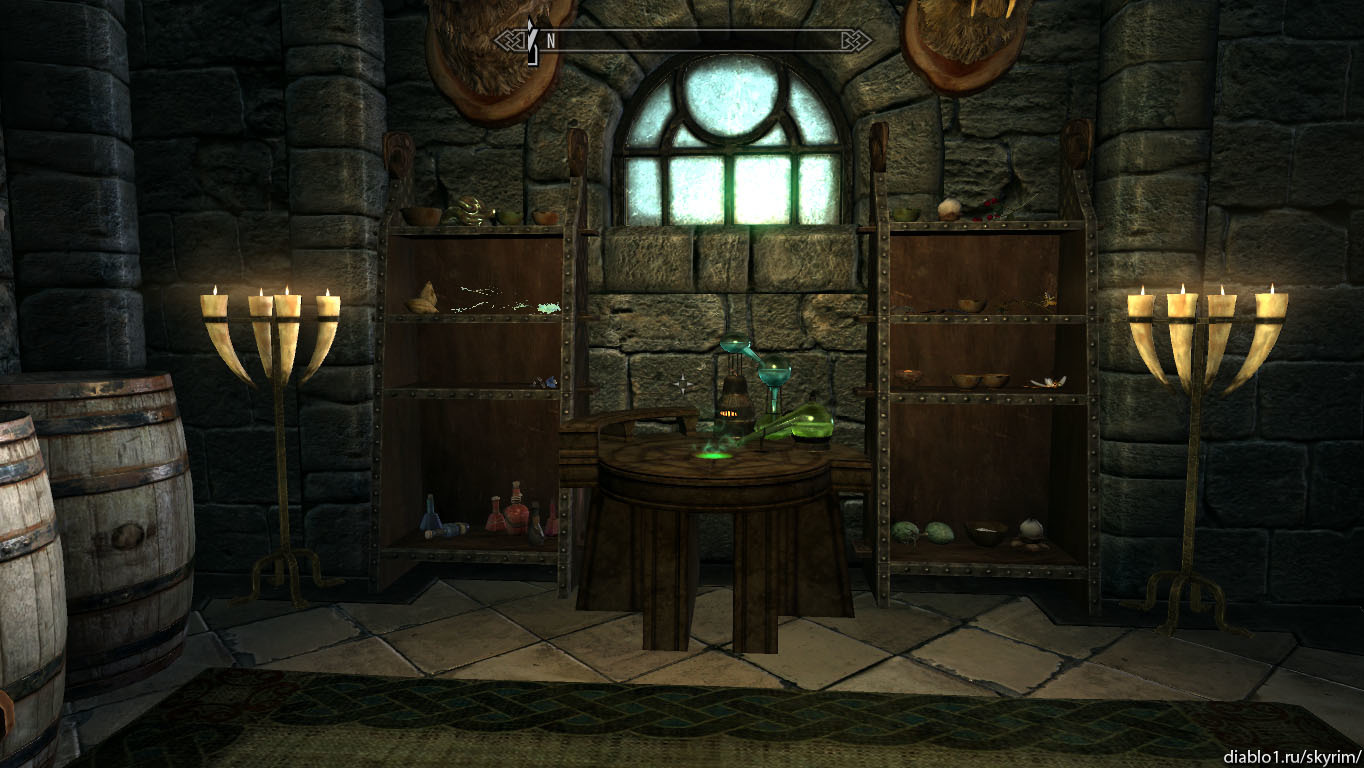Image resolution: width=1364 pixels, height=768 pixels.
Task: Click the compass bar's North marker
Action: (x=550, y=41)
